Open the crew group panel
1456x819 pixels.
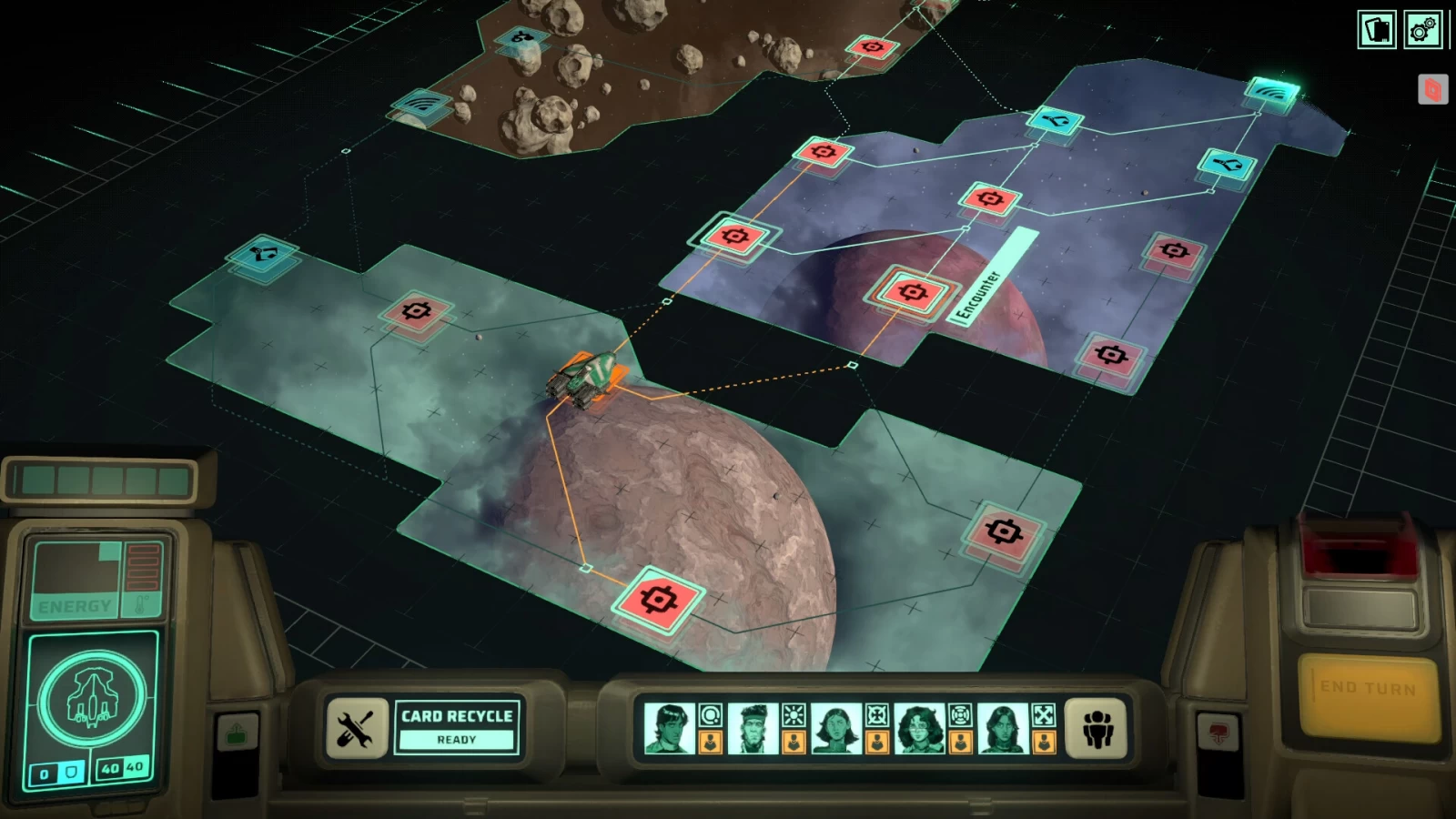point(1097,728)
